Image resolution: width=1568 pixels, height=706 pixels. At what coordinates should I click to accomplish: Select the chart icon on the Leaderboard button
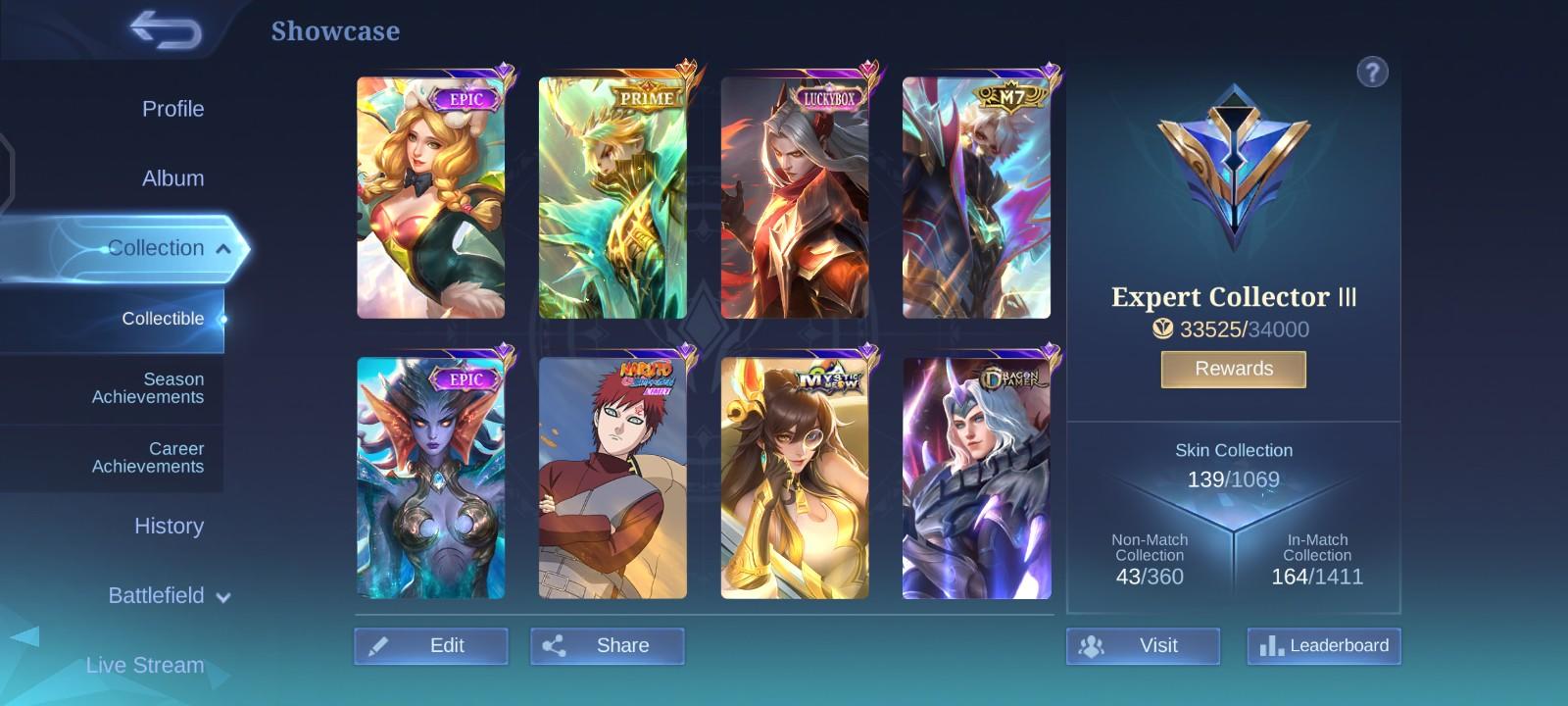(1271, 645)
